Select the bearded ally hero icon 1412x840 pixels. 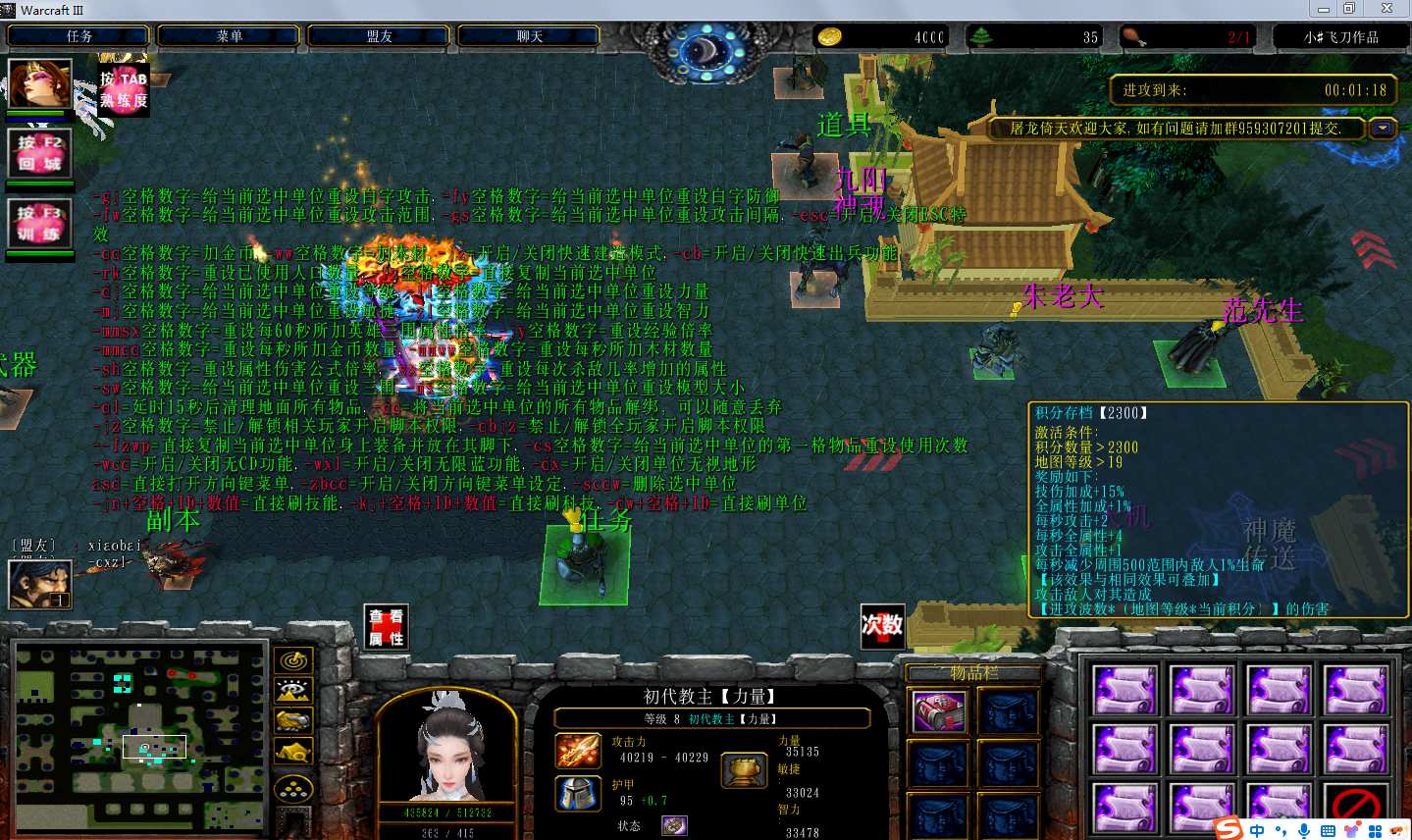pyautogui.click(x=39, y=584)
